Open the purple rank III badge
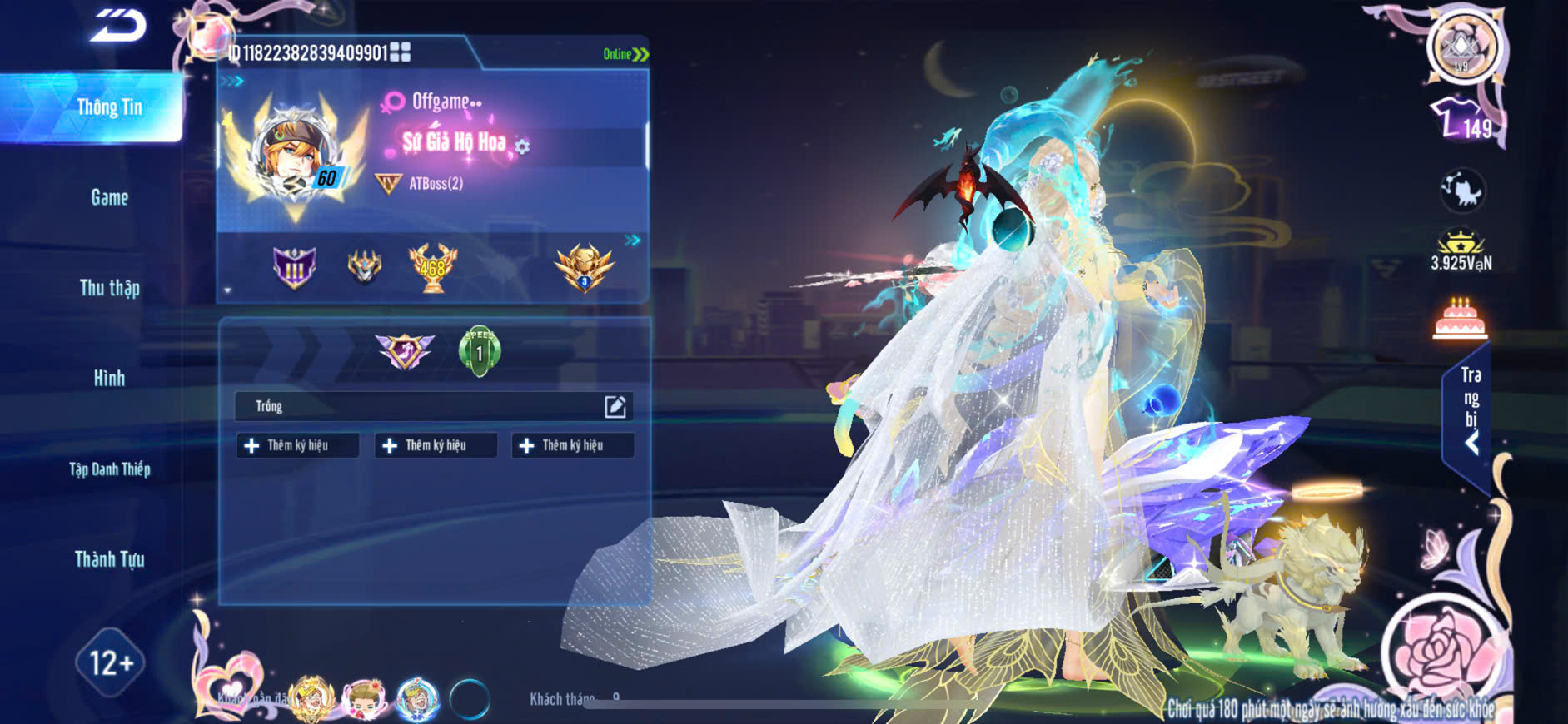 click(295, 268)
